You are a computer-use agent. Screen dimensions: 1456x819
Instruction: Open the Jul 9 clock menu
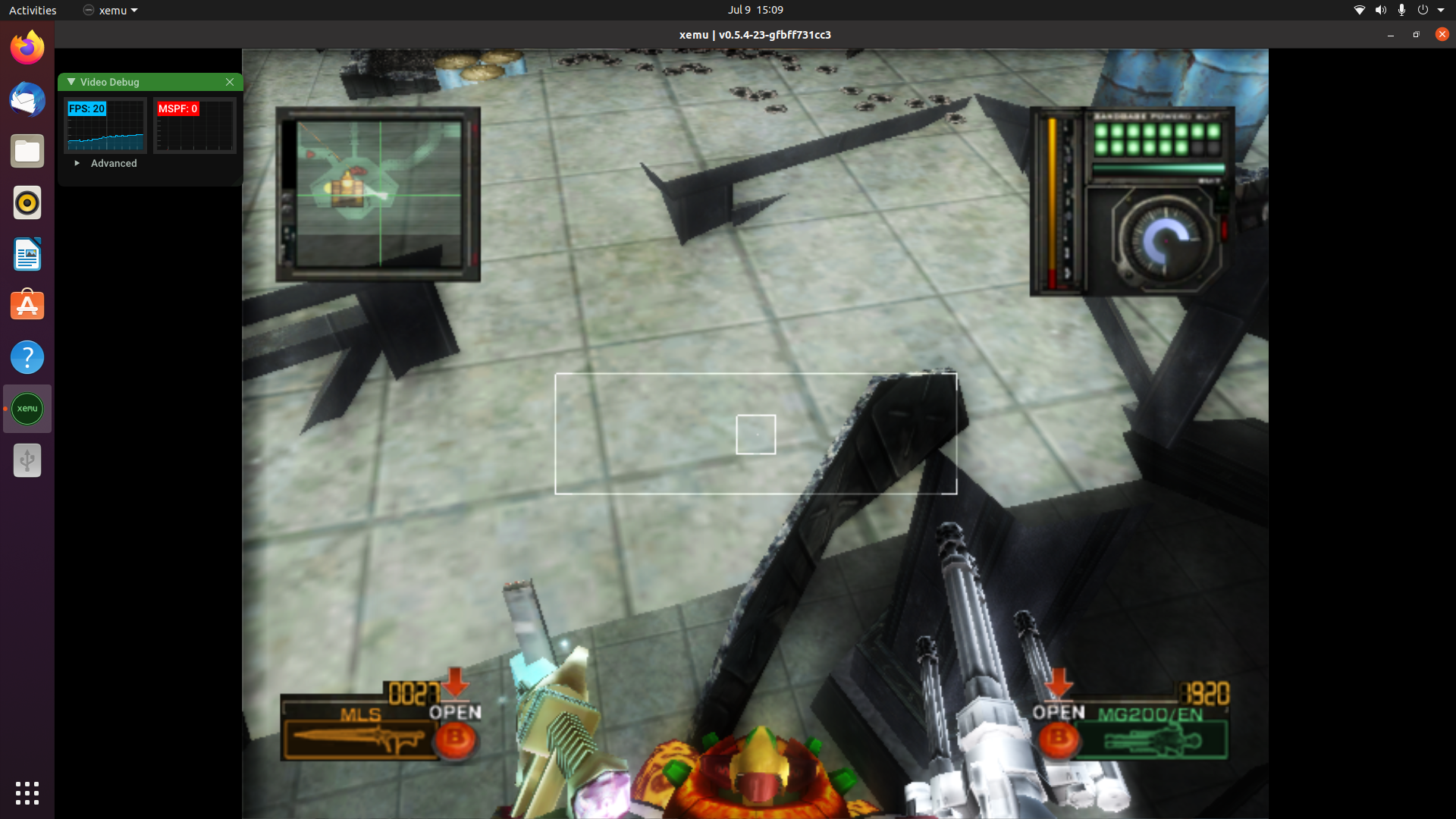click(755, 10)
